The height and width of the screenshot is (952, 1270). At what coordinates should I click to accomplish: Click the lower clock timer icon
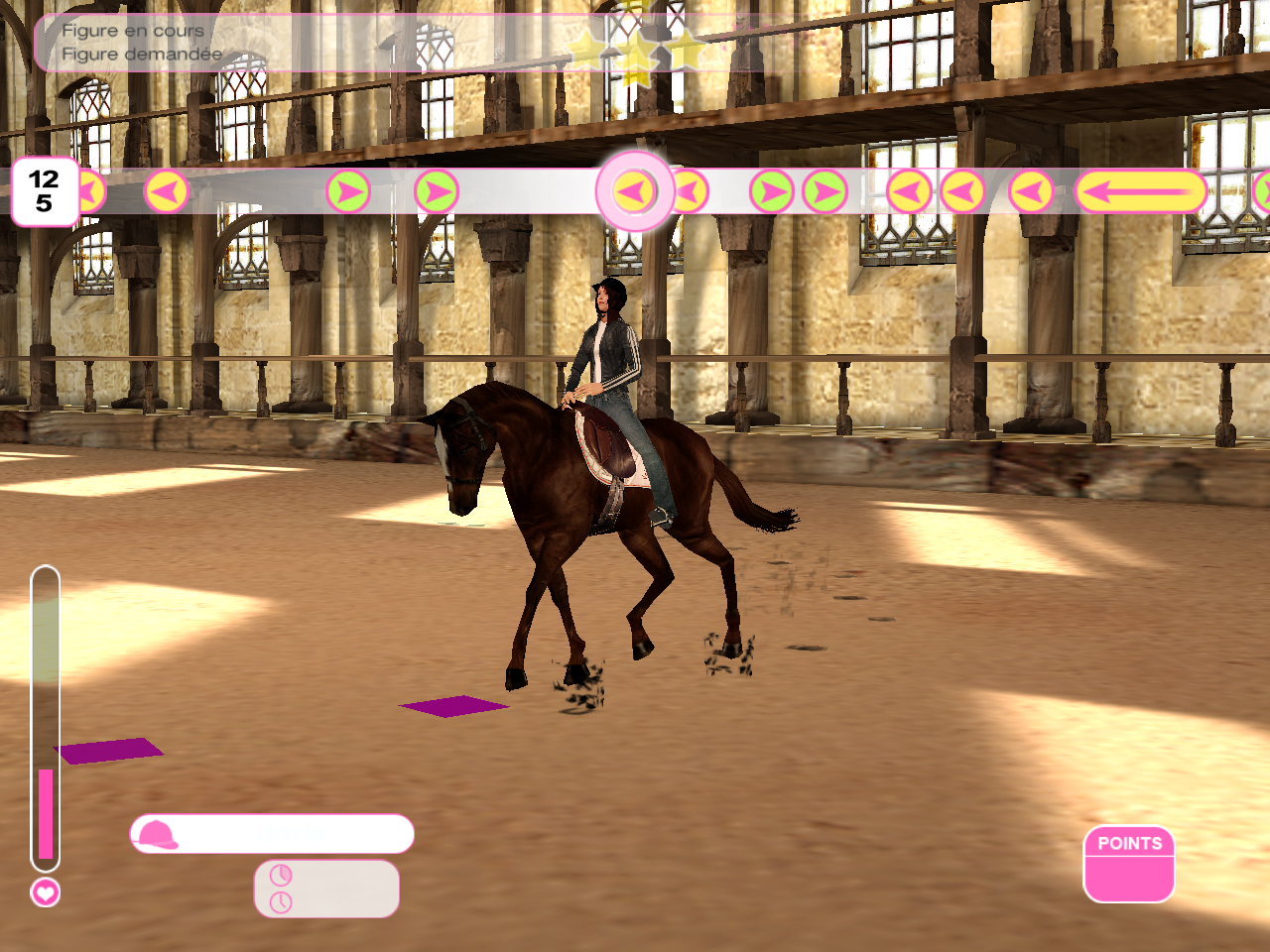click(281, 902)
